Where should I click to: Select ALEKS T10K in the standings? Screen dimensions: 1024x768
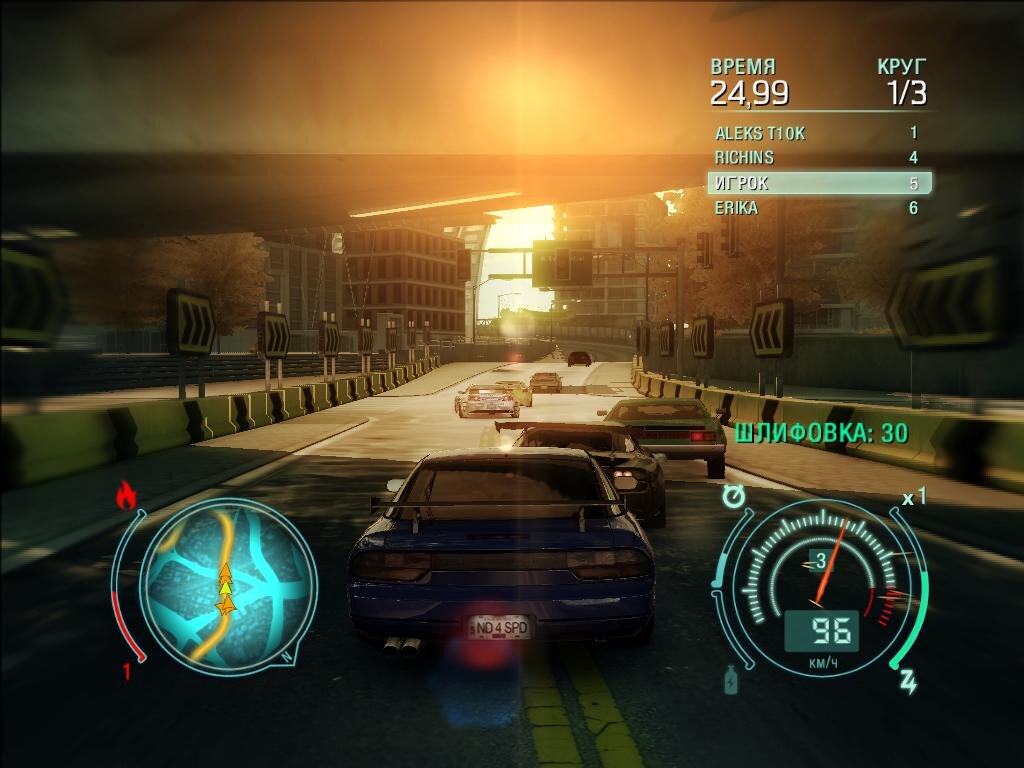(x=818, y=133)
